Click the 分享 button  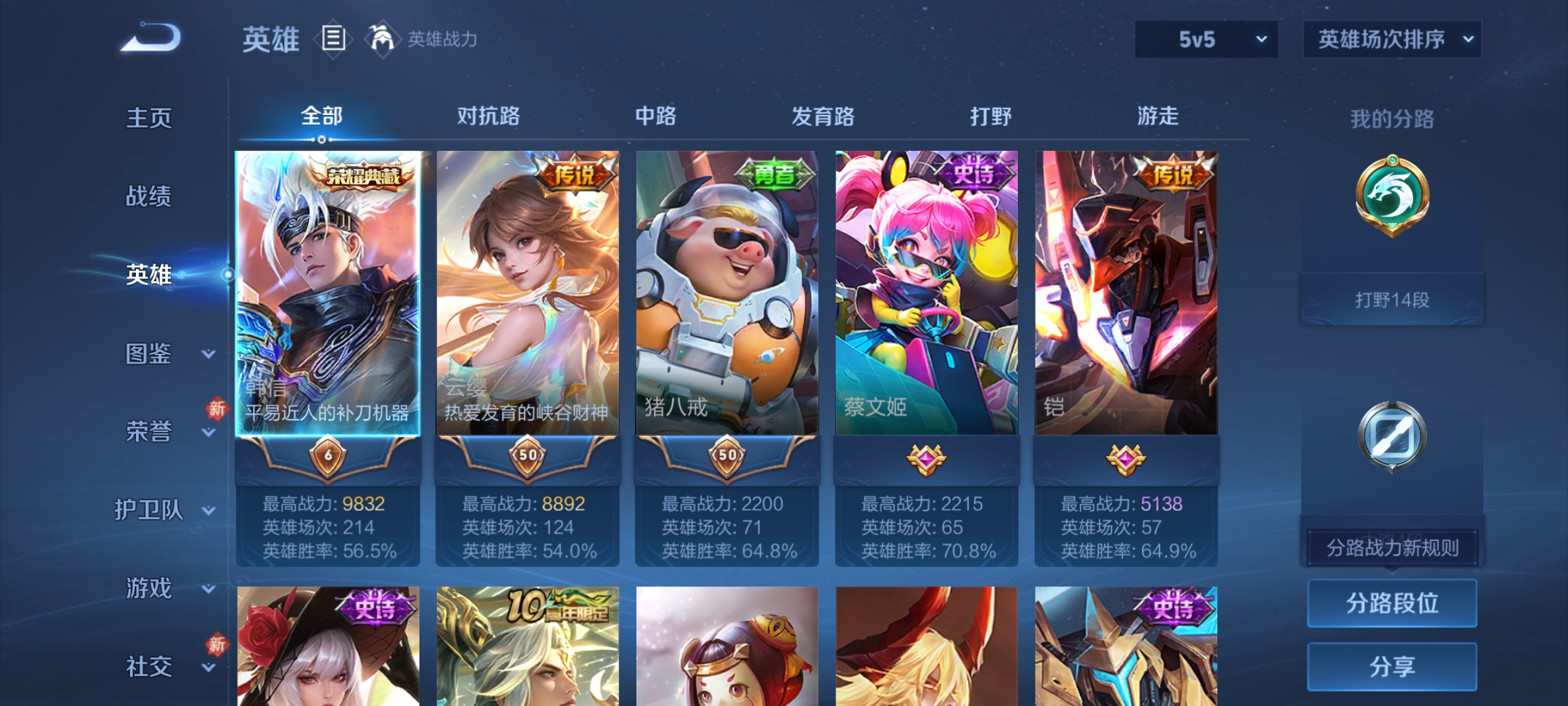click(1392, 666)
